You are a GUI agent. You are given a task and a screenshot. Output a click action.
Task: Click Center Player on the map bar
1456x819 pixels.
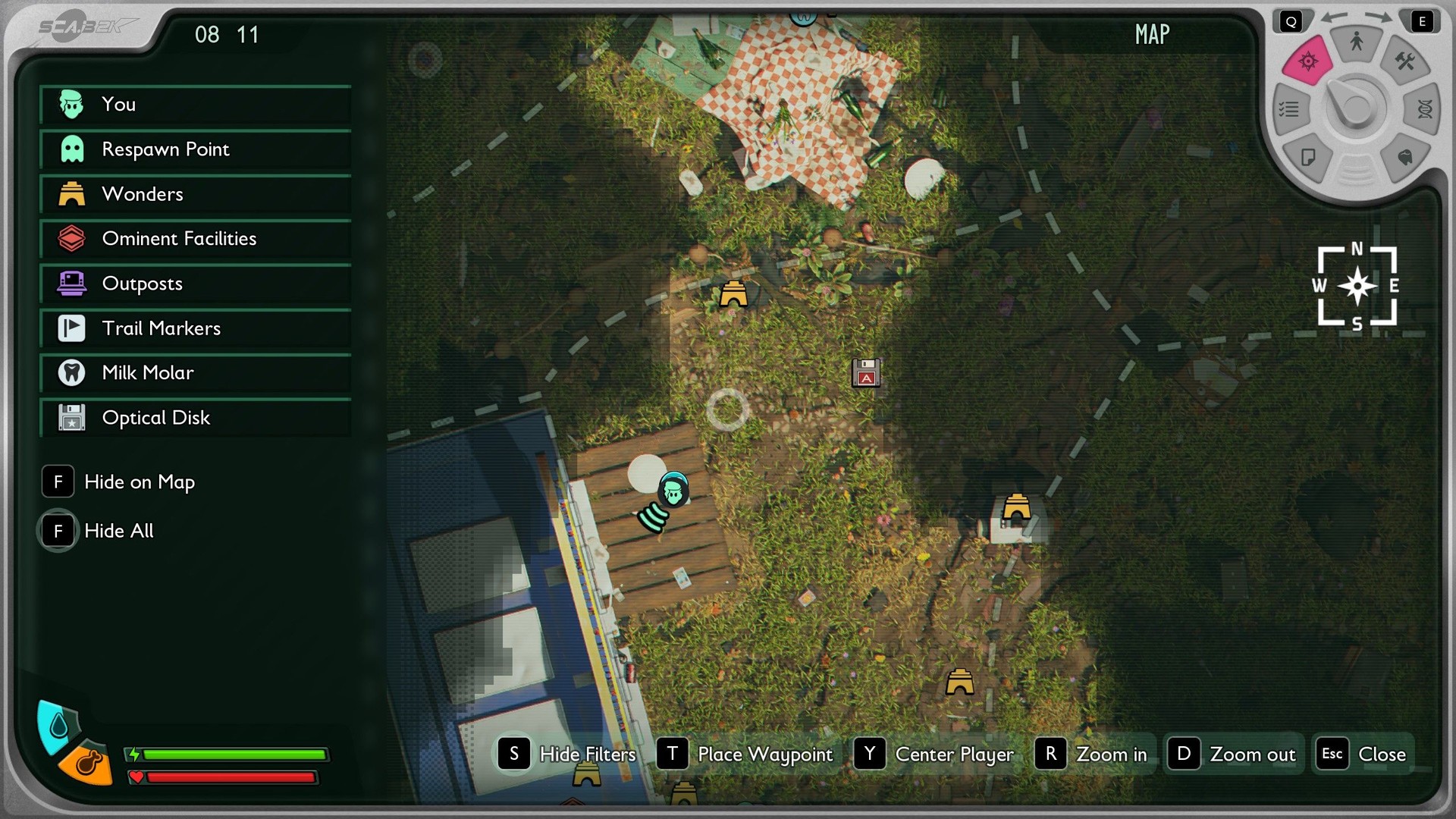934,754
